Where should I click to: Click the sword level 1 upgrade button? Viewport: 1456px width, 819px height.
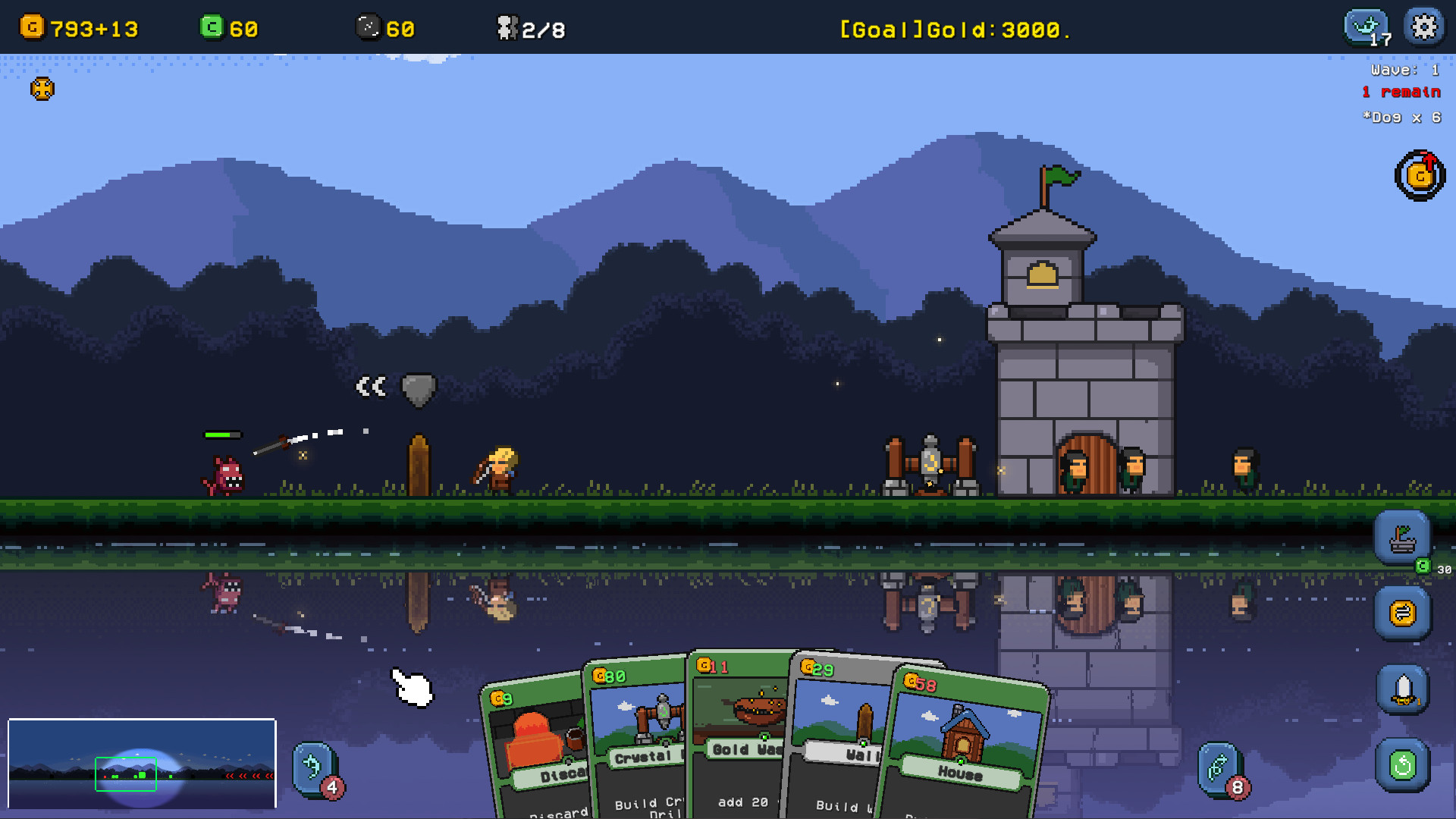coord(1402,690)
